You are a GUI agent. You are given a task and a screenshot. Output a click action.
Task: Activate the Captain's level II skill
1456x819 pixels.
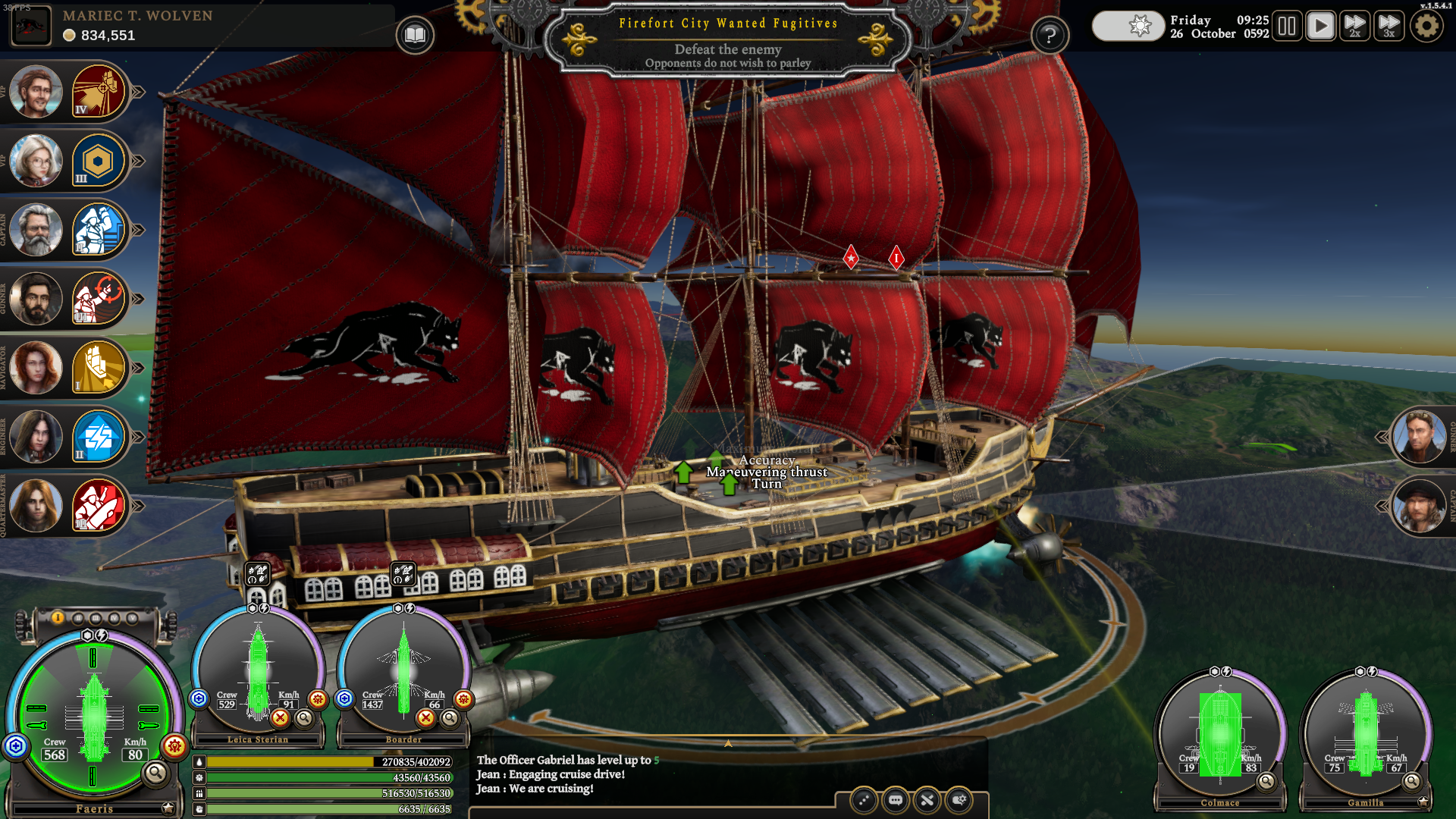pyautogui.click(x=98, y=230)
